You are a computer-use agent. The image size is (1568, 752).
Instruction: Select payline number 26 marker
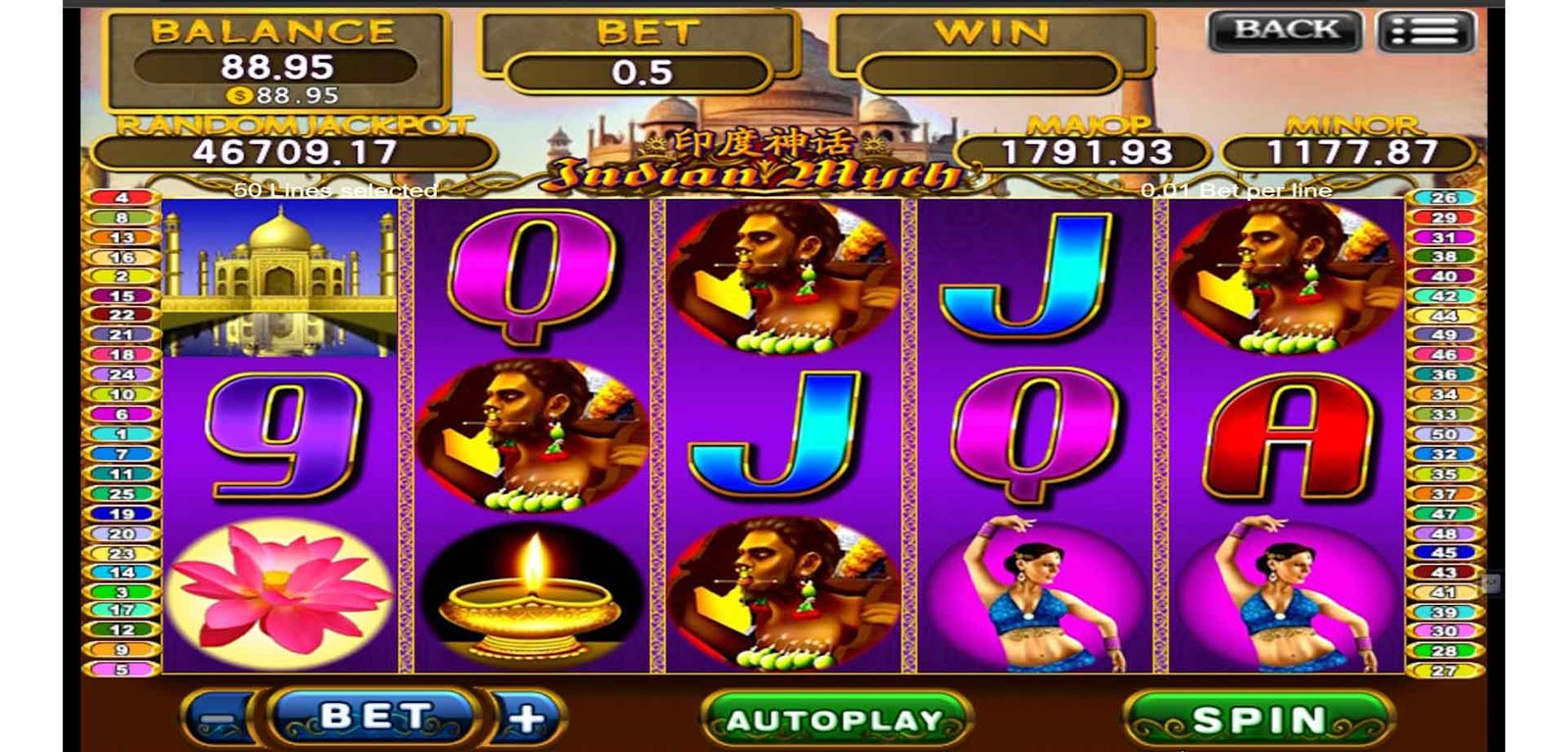point(1444,197)
